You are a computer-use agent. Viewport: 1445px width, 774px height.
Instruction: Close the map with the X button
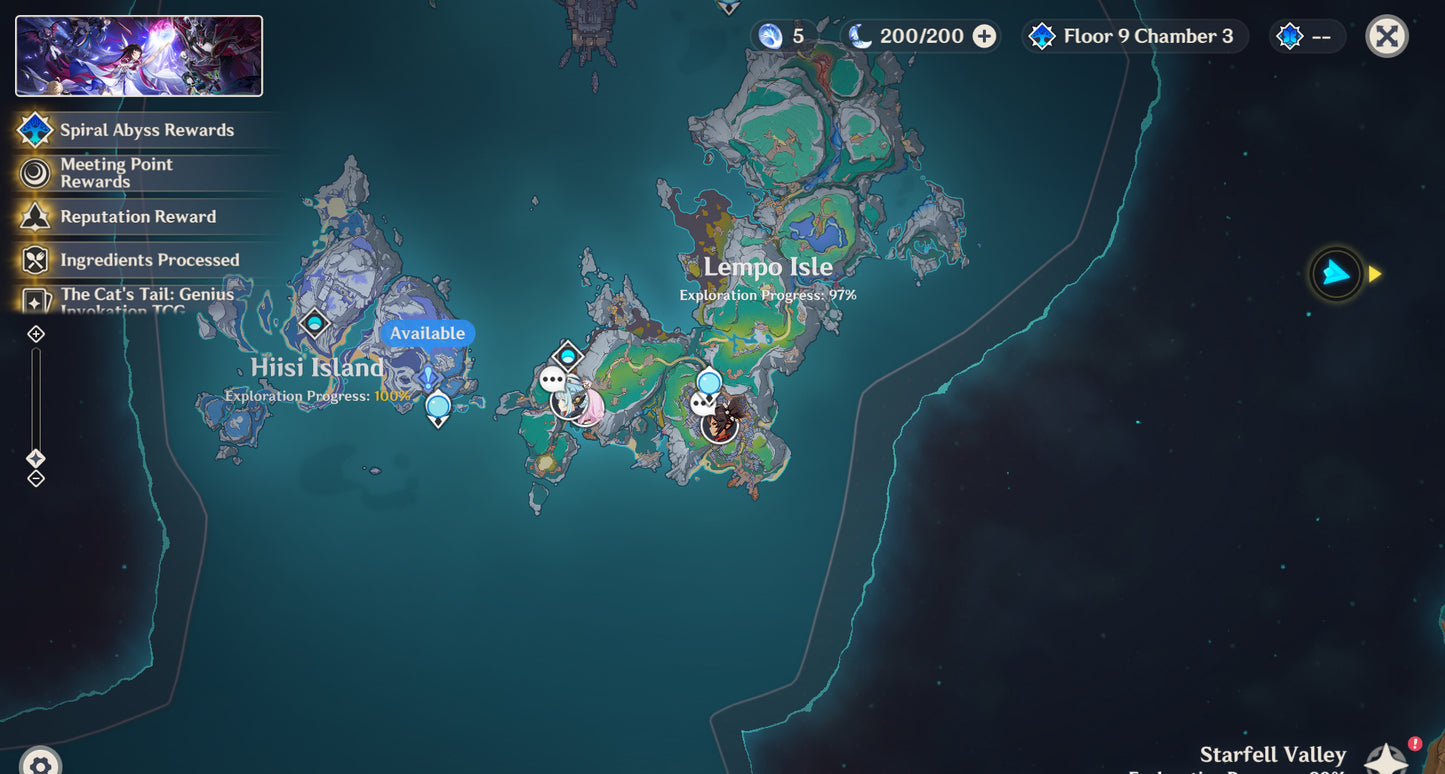[x=1386, y=37]
